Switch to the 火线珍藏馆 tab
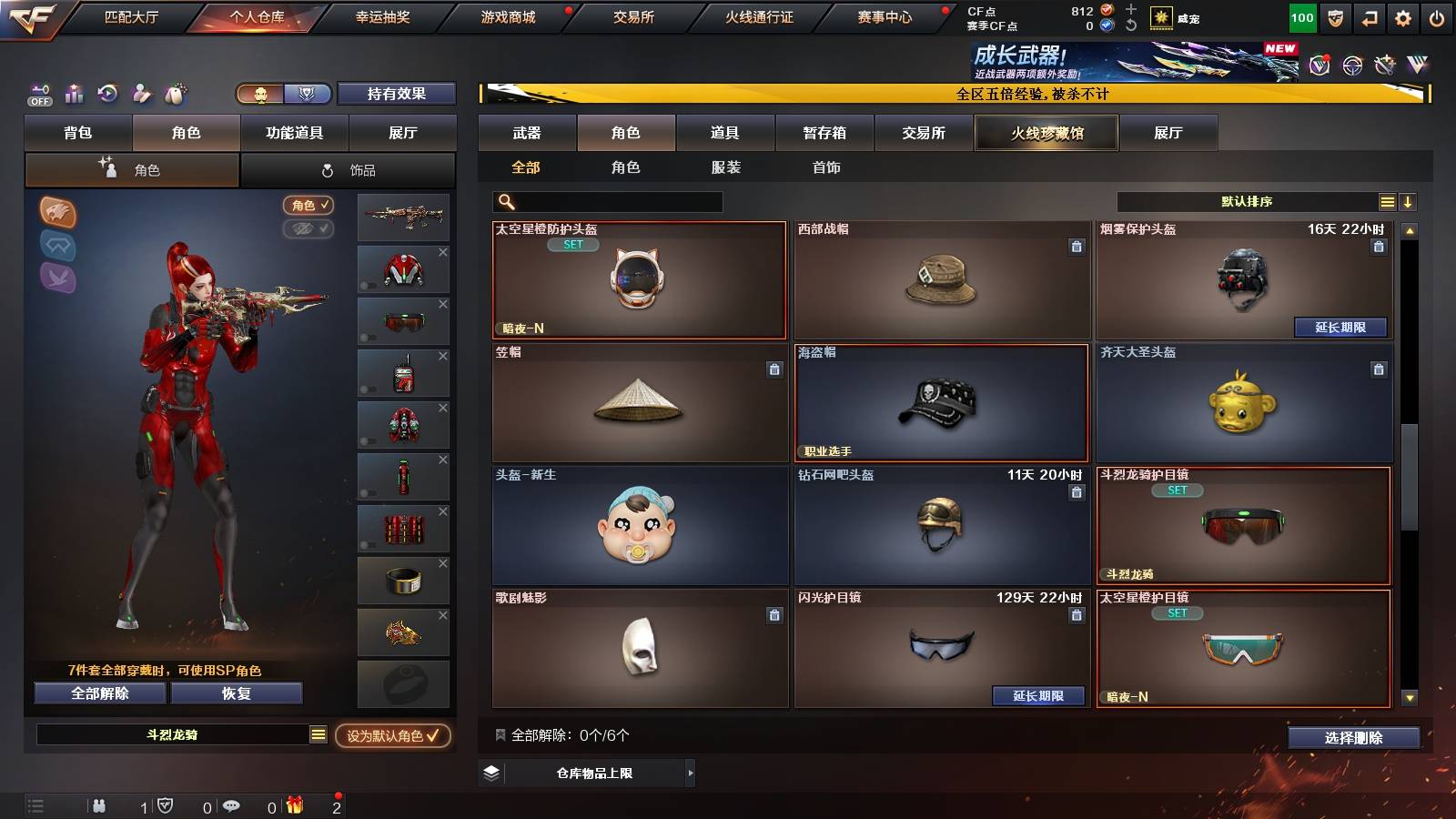Screen dimensions: 1456x819 [1046, 133]
